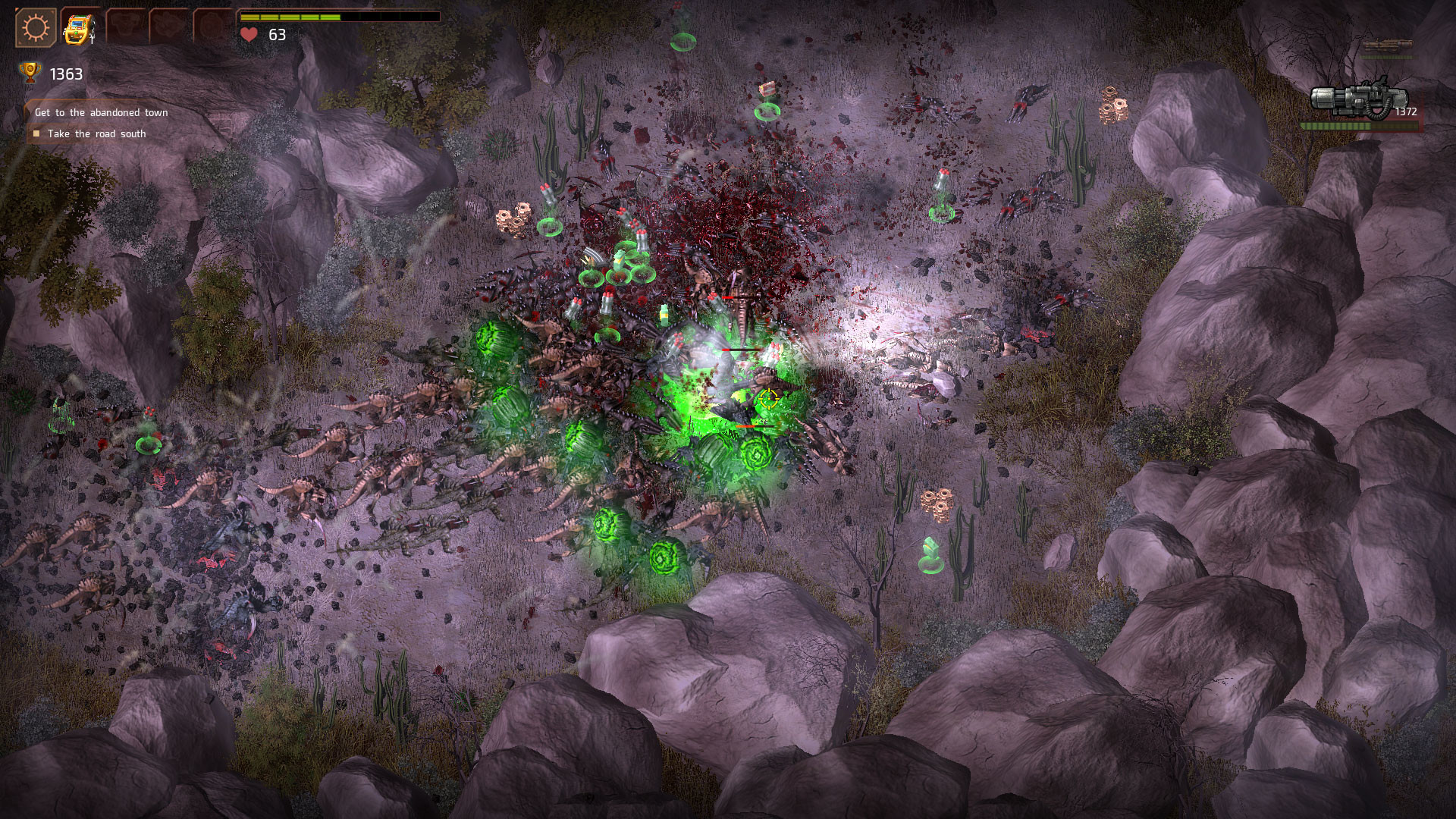The image size is (1456, 819).
Task: Click the red heart health icon
Action: 247,33
